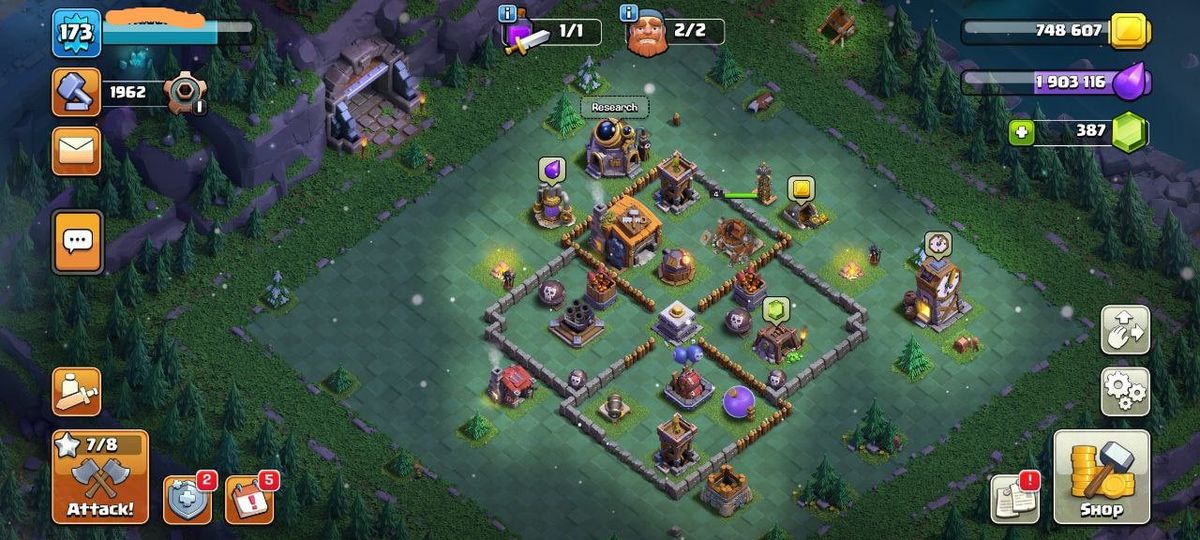
Task: Open the layout editor hand button
Action: 1125,330
